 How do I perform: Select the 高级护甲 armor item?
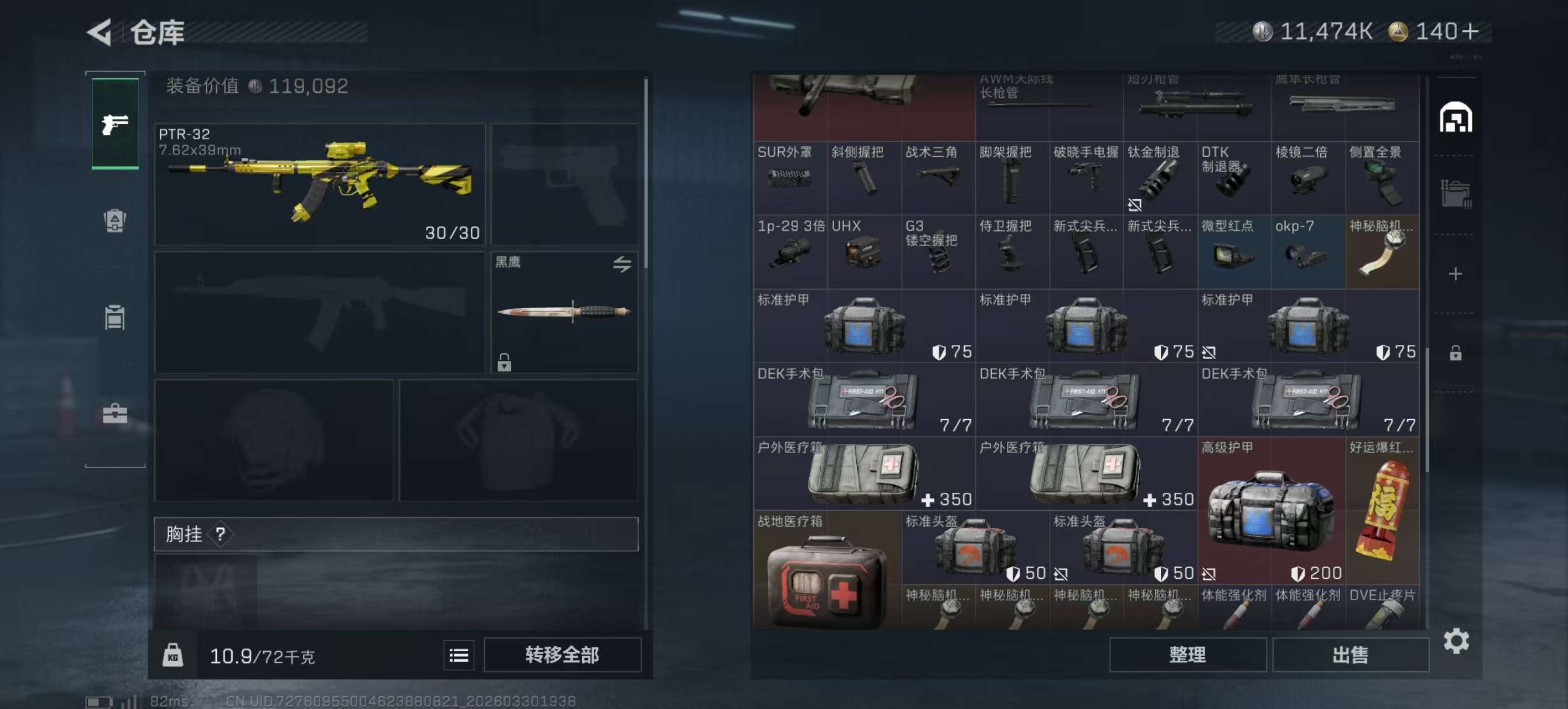[x=1270, y=510]
